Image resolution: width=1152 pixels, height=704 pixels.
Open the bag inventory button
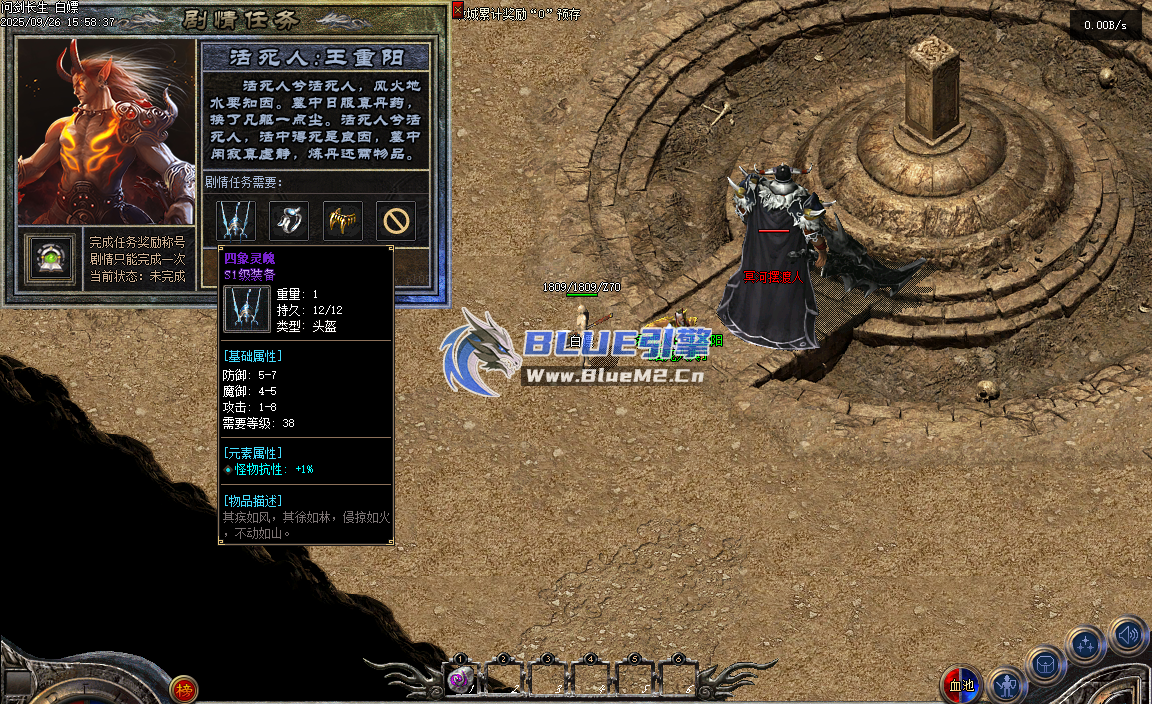1045,663
